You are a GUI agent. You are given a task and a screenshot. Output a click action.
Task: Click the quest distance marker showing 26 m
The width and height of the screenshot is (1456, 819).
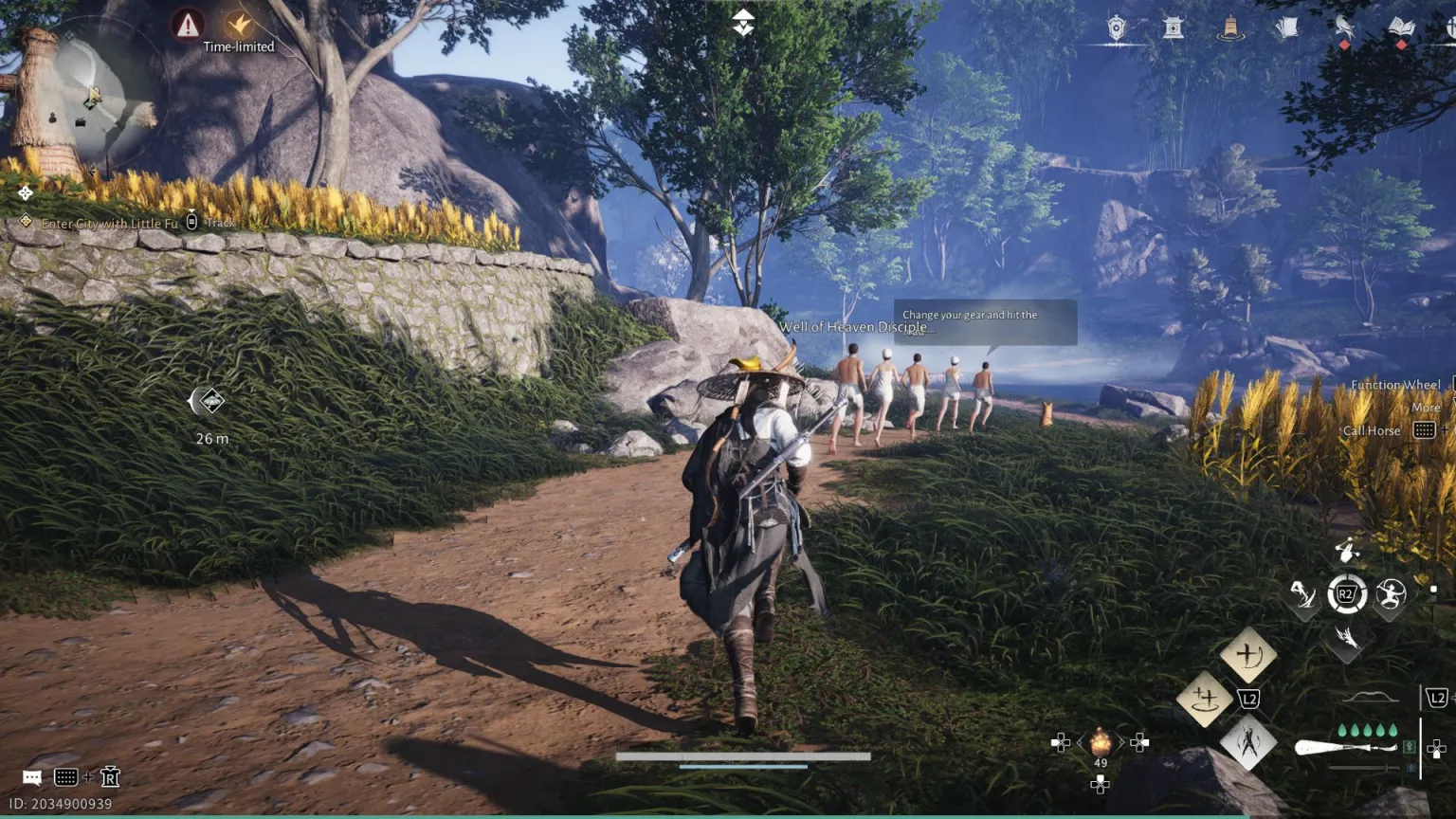coord(211,403)
